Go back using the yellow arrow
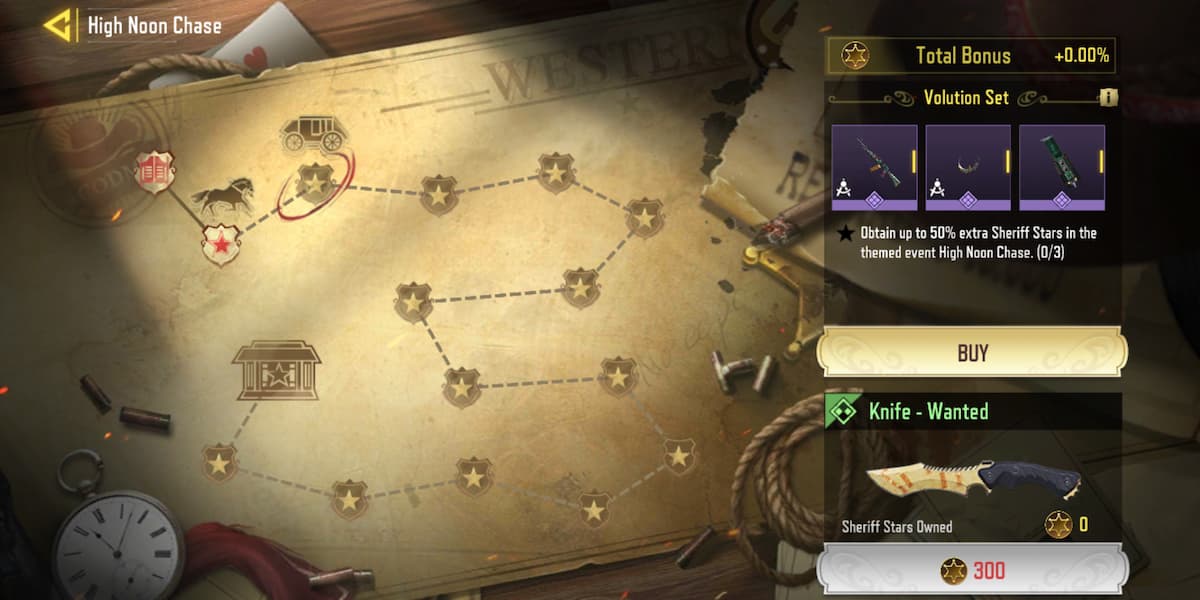The image size is (1200, 600). click(x=58, y=26)
